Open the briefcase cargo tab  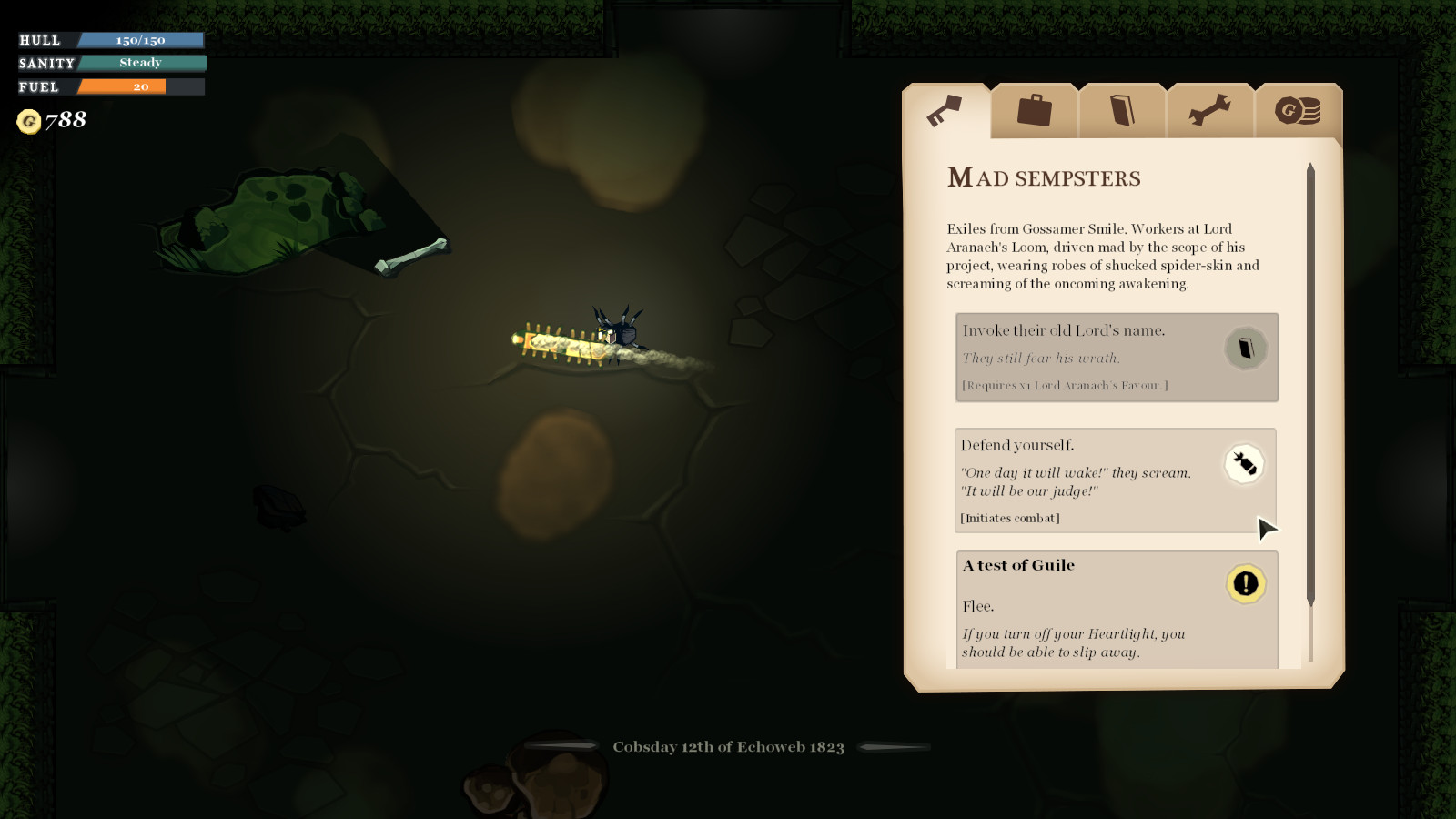tap(1034, 109)
